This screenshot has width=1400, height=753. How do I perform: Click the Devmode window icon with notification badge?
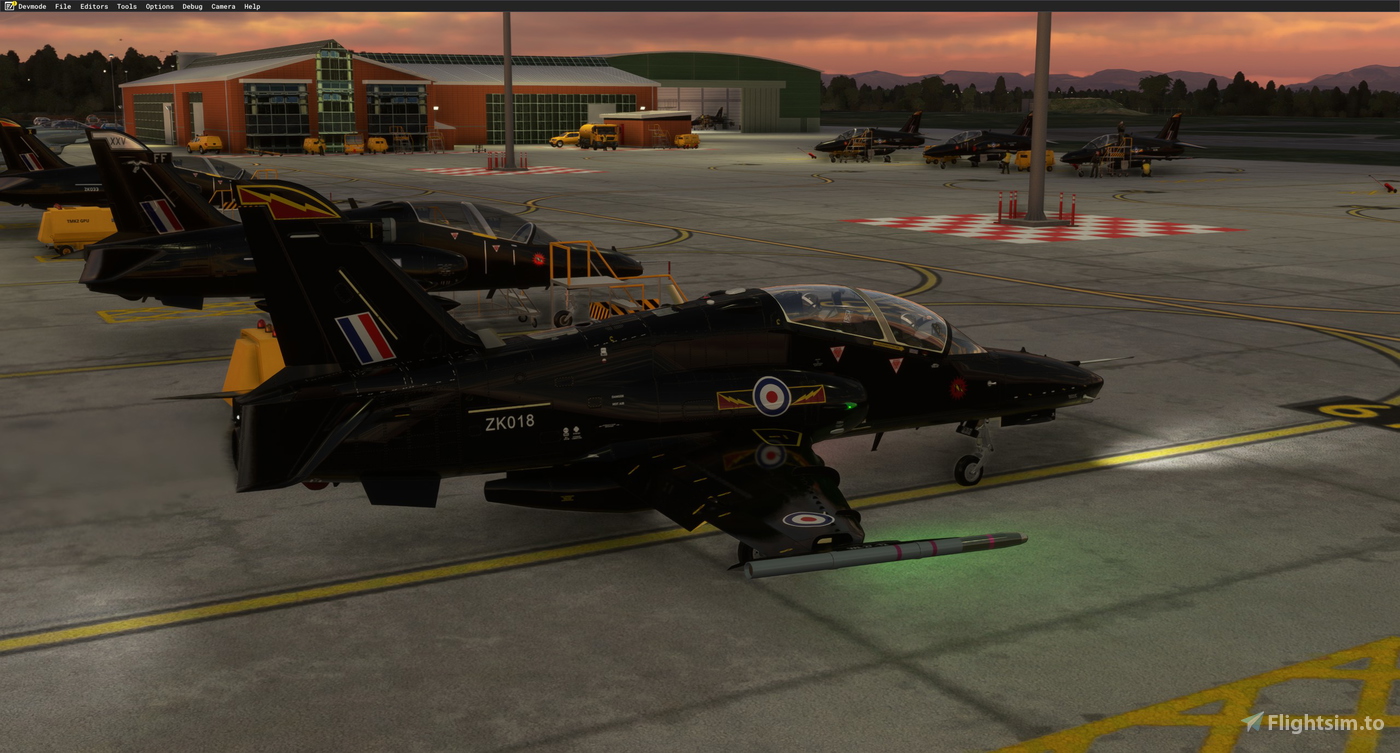click(x=8, y=6)
